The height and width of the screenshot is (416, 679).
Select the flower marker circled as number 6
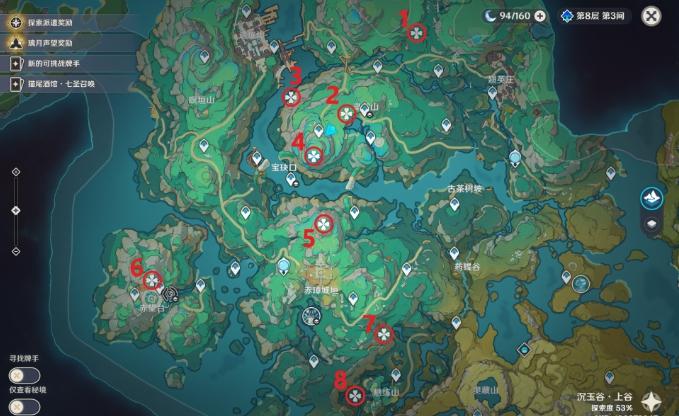pyautogui.click(x=152, y=278)
